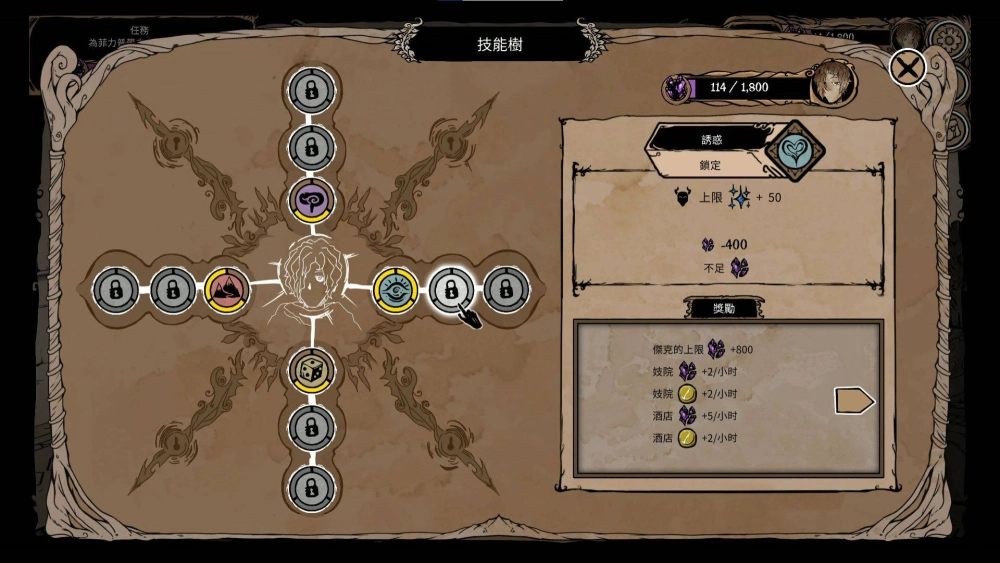Image resolution: width=1000 pixels, height=563 pixels.
Task: Close the skill tree window
Action: 908,68
